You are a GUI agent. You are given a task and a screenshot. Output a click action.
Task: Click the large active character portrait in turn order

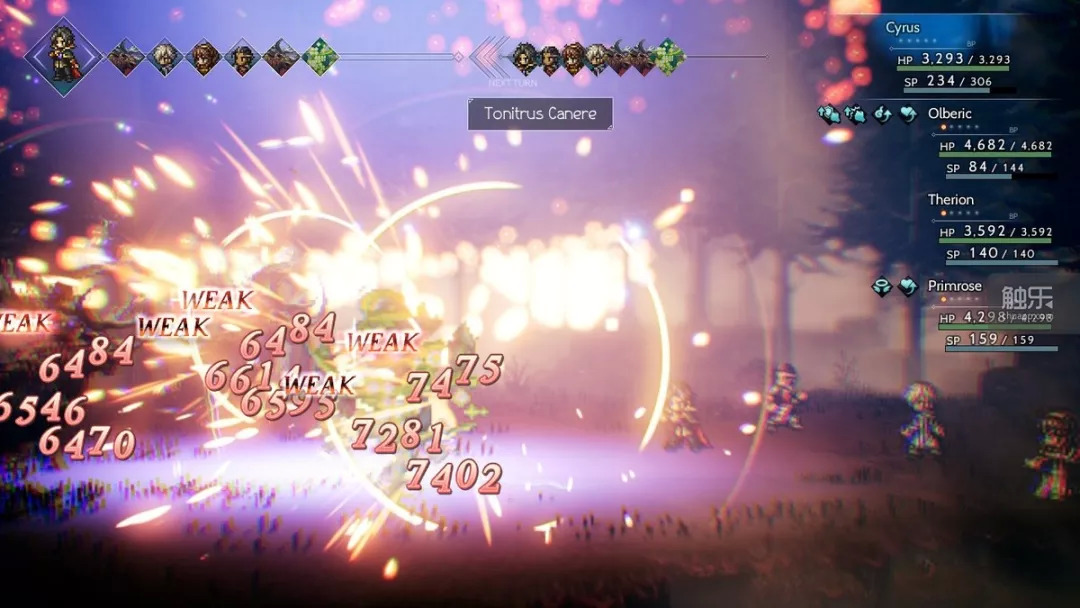point(64,56)
